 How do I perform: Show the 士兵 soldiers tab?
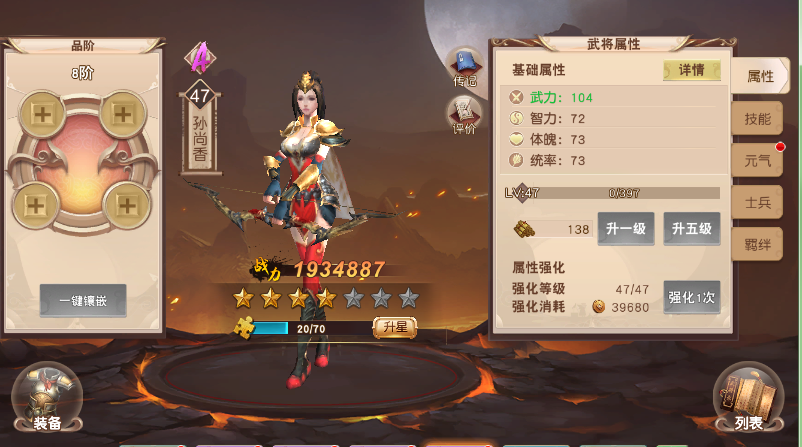(x=757, y=203)
